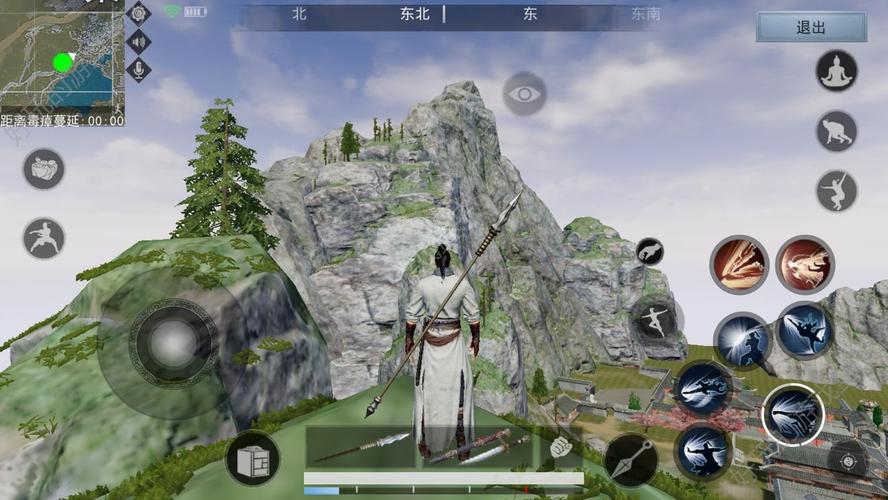Tap the kicking figure stance icon
The image size is (888, 500).
pyautogui.click(x=836, y=190)
